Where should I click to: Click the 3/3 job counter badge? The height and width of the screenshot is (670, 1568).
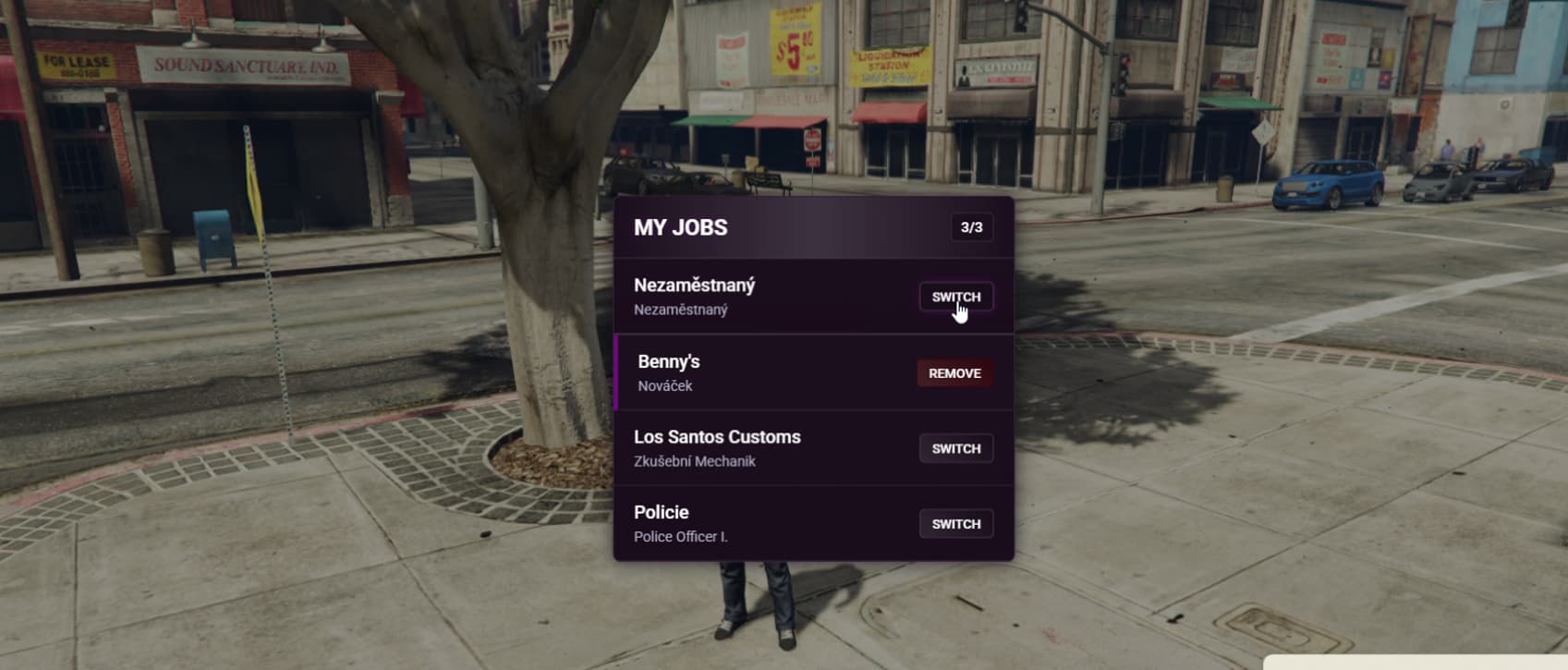[x=973, y=226]
